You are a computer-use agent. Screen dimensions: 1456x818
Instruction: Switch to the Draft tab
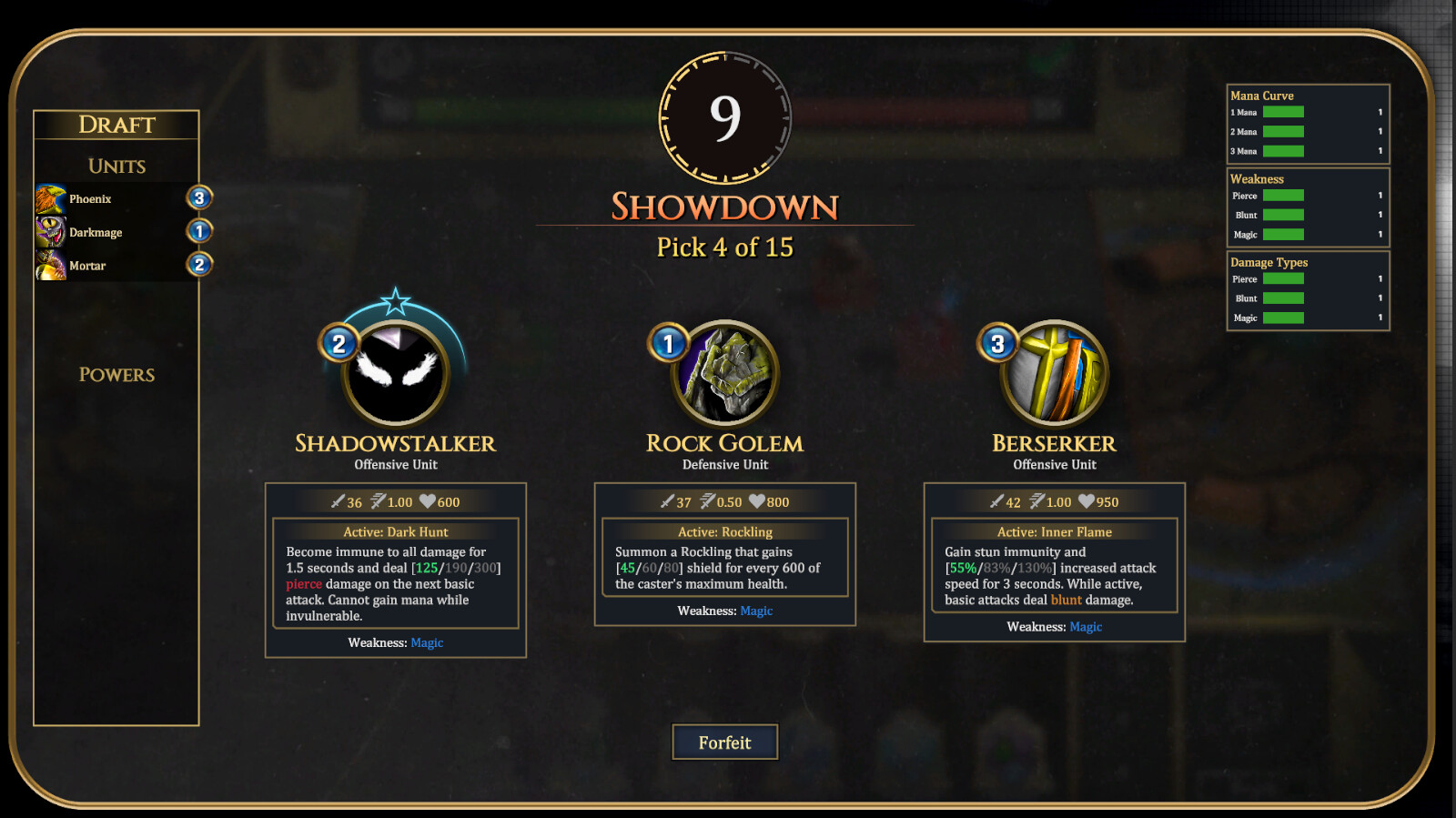pyautogui.click(x=116, y=124)
